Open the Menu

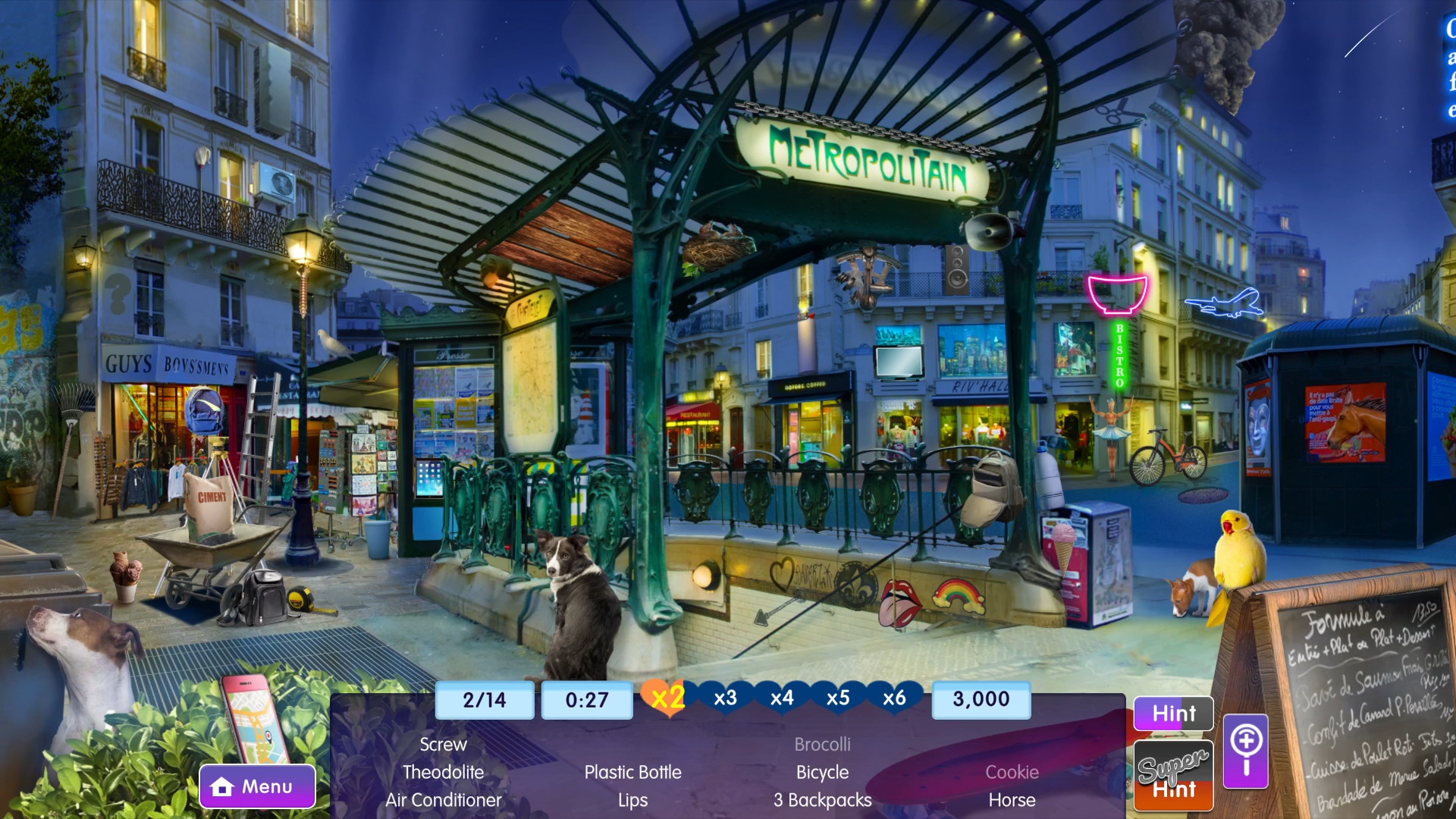click(x=257, y=786)
